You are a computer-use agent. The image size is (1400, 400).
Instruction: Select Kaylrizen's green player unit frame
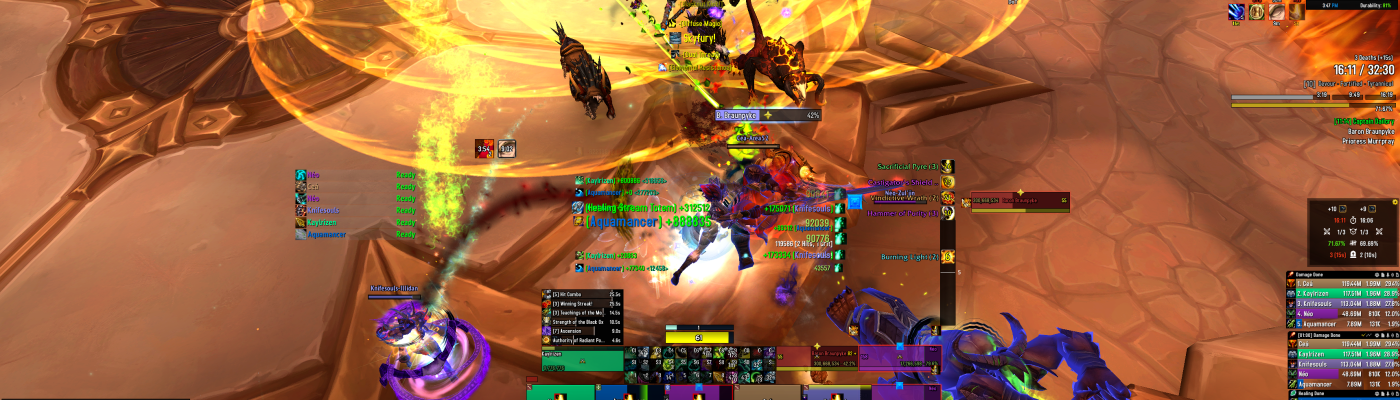point(583,360)
